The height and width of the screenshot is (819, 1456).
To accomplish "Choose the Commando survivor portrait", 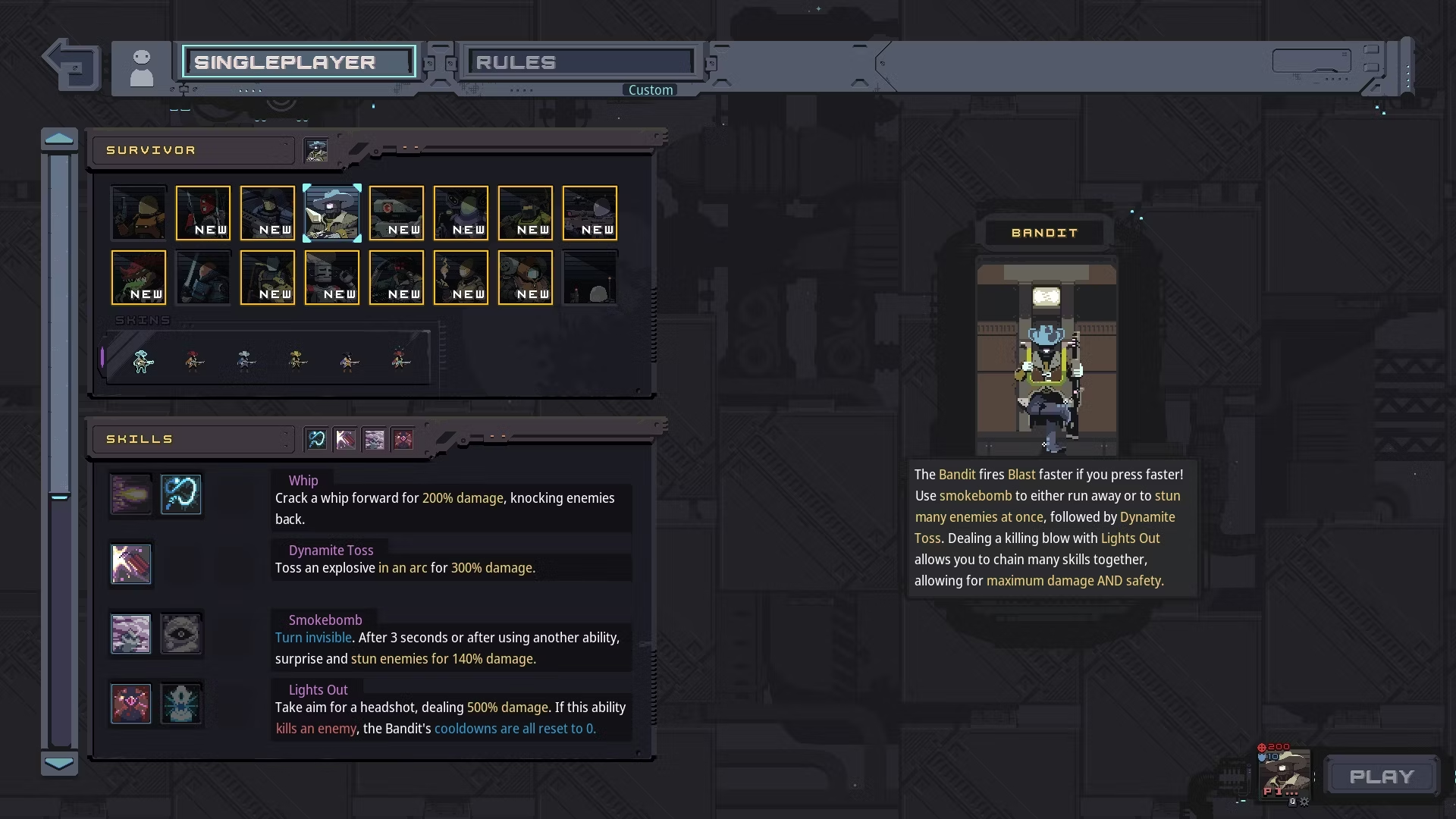I will pyautogui.click(x=139, y=213).
